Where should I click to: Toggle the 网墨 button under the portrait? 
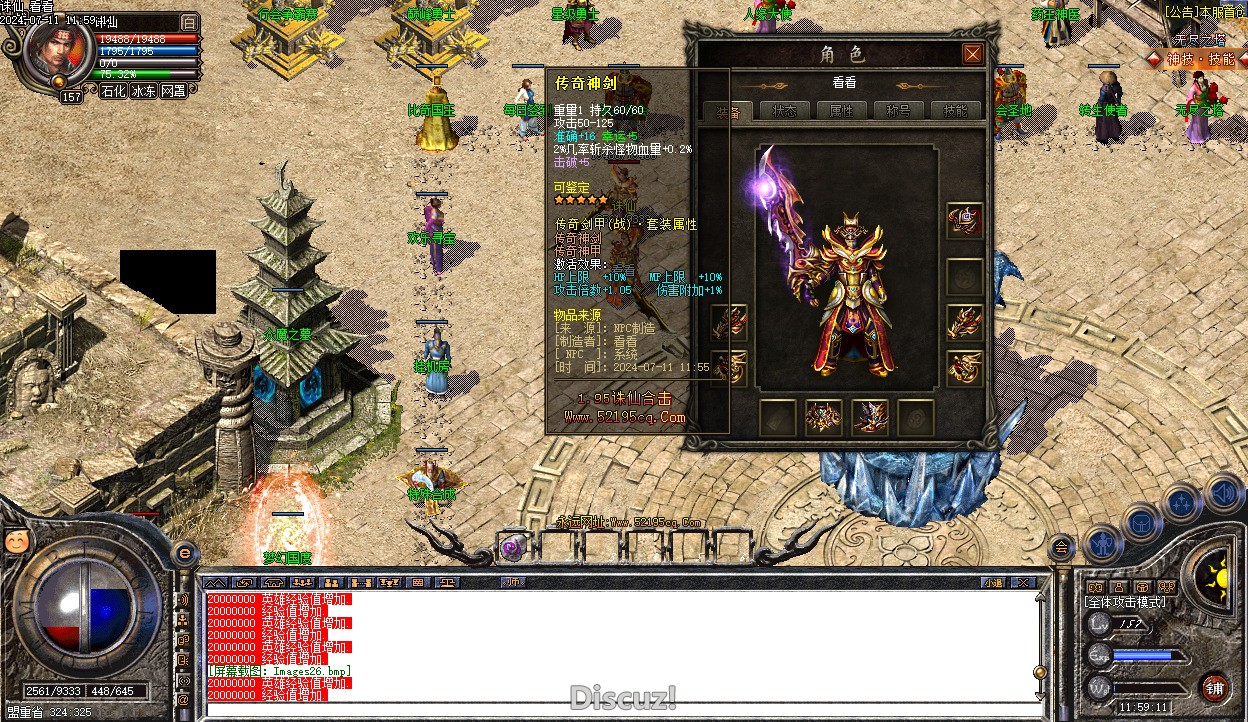point(173,91)
